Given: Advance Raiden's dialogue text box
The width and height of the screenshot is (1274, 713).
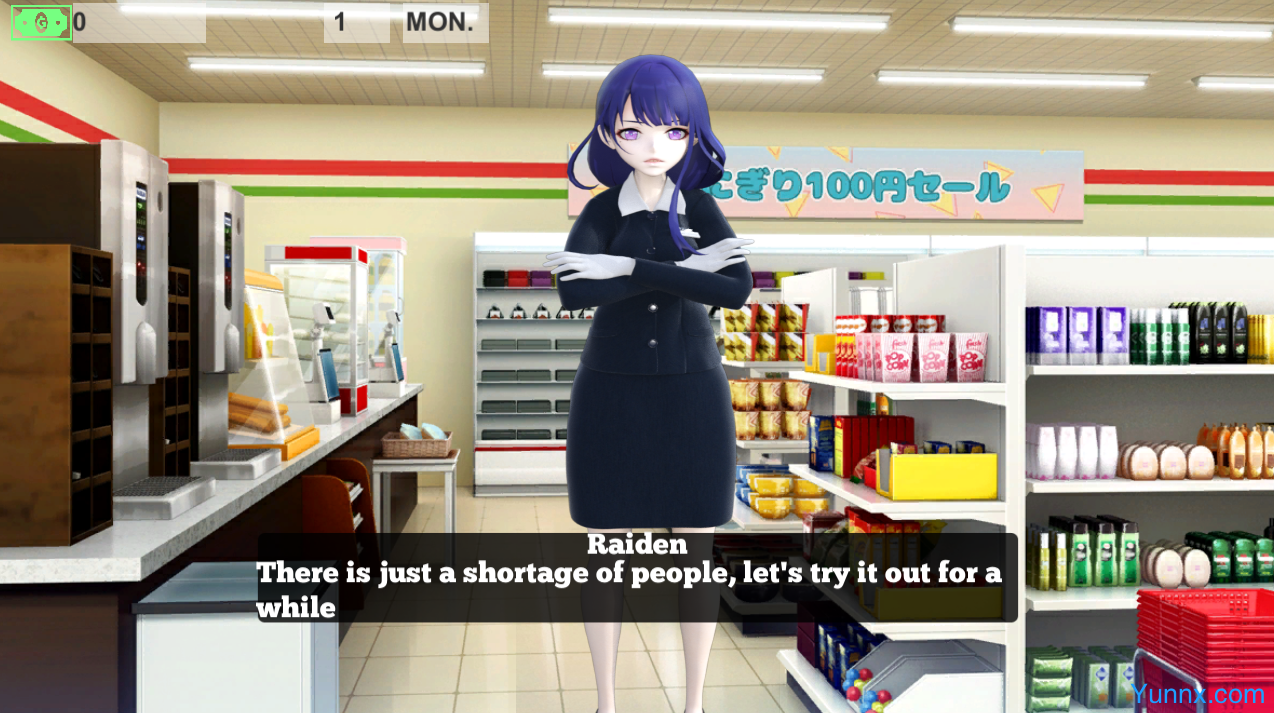Looking at the screenshot, I should (x=637, y=578).
